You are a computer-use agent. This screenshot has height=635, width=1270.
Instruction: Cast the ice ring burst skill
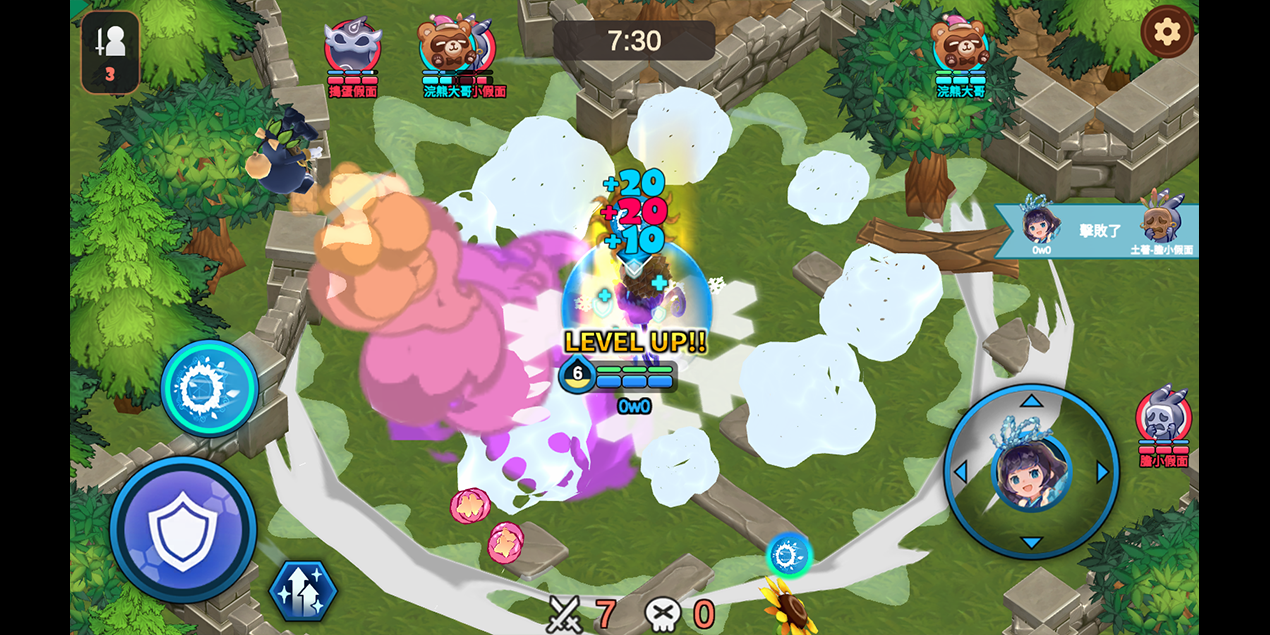click(x=209, y=388)
